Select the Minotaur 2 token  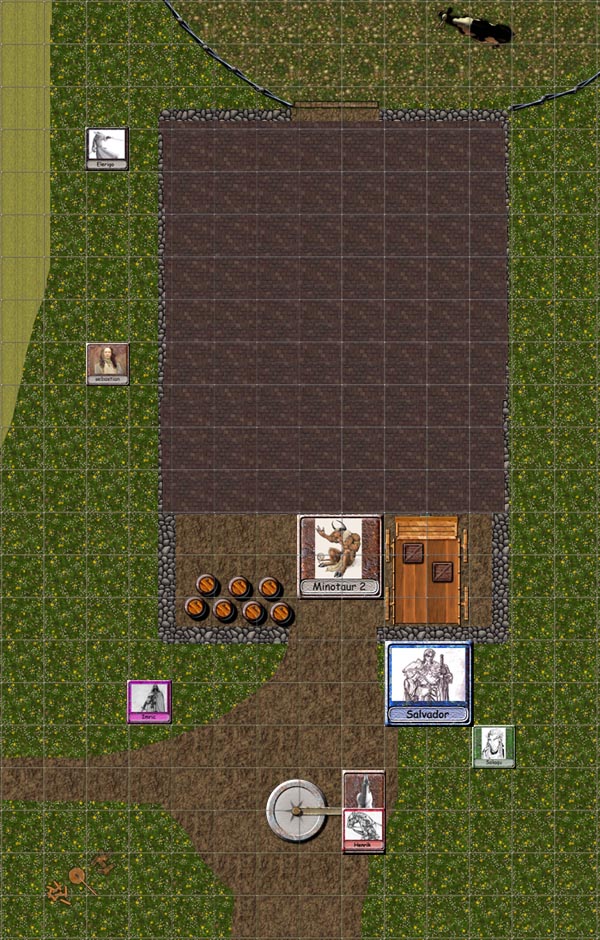coord(340,556)
